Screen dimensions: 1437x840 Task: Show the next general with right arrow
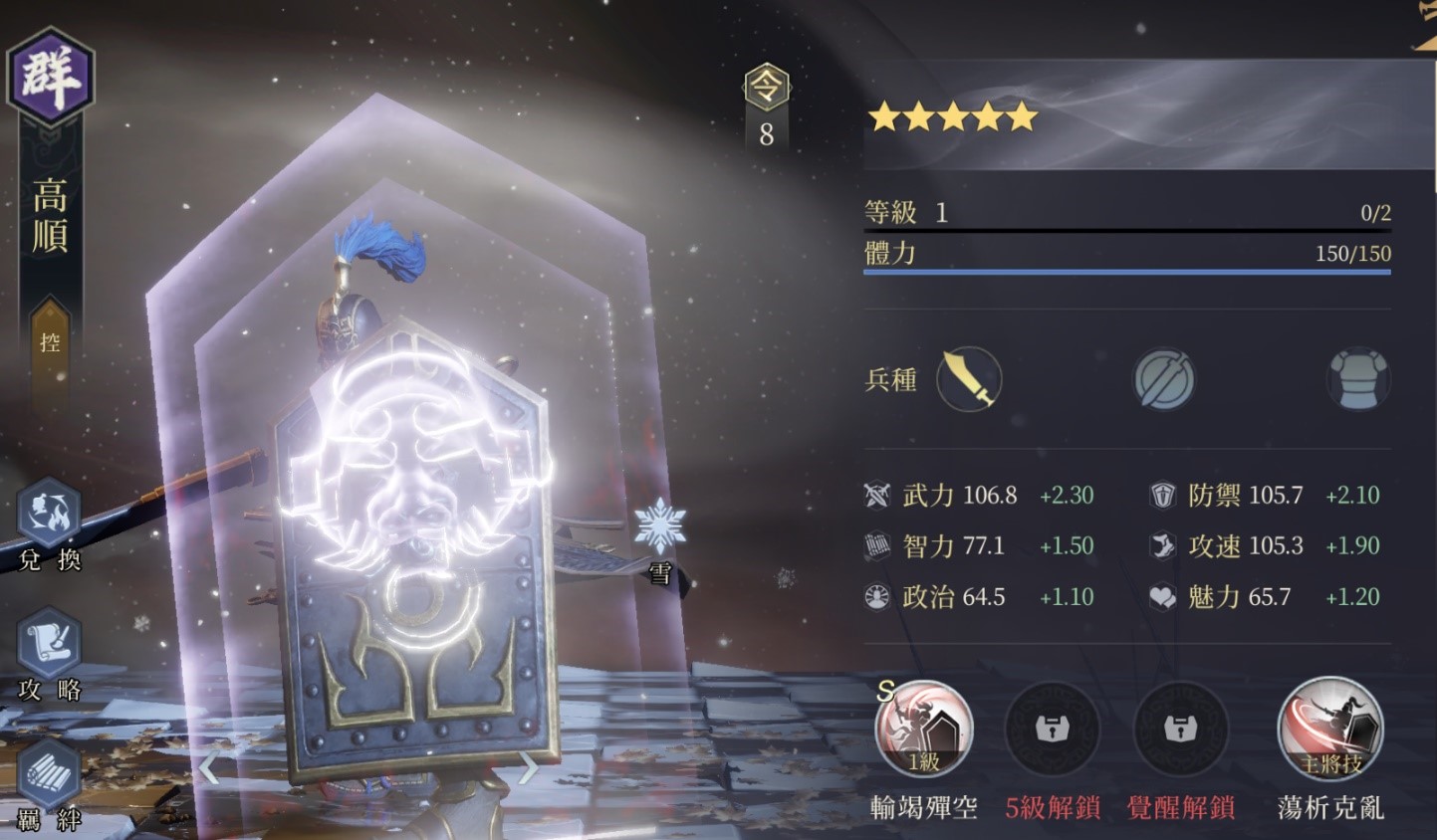pos(527,768)
